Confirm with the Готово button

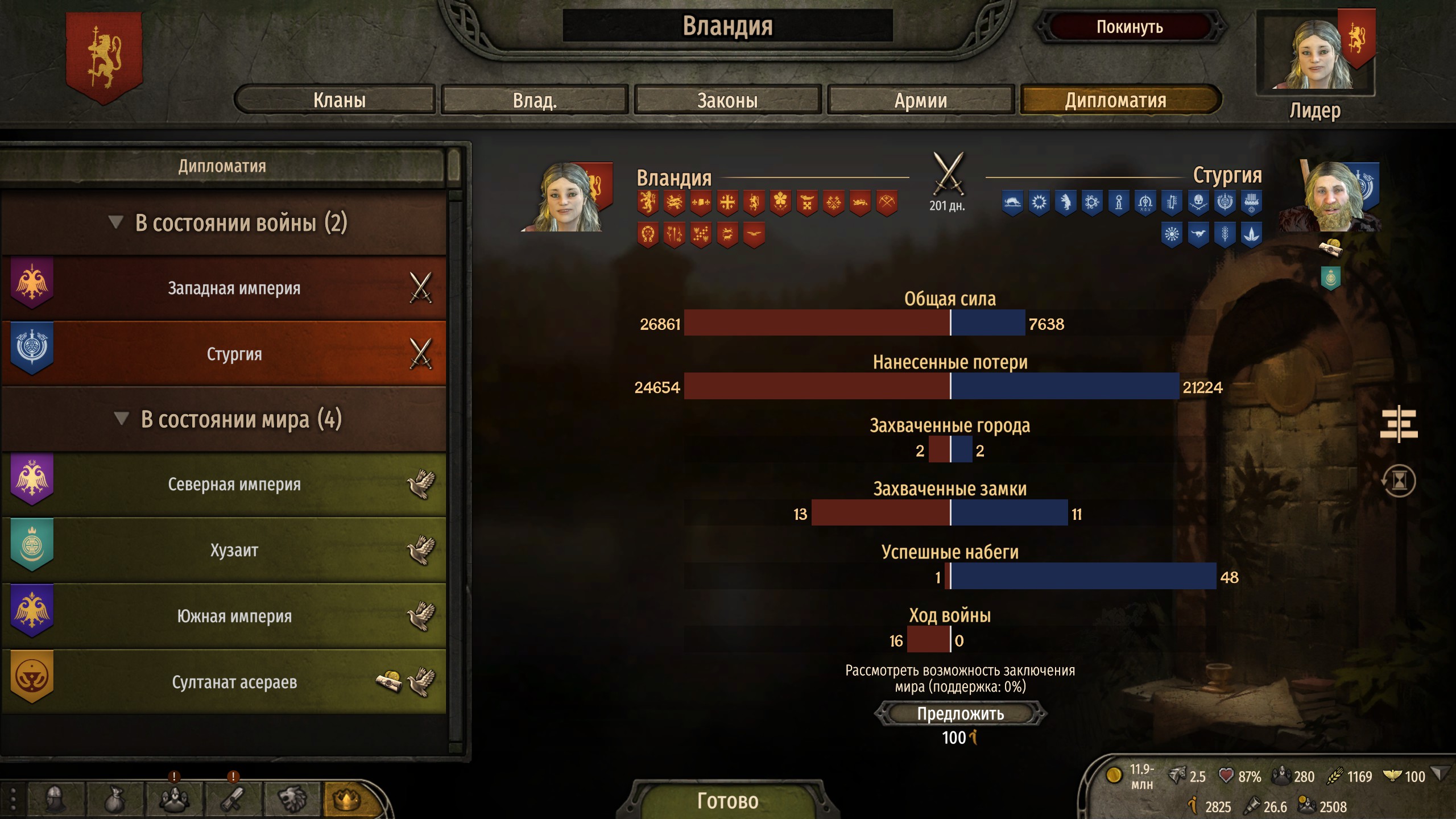(727, 800)
